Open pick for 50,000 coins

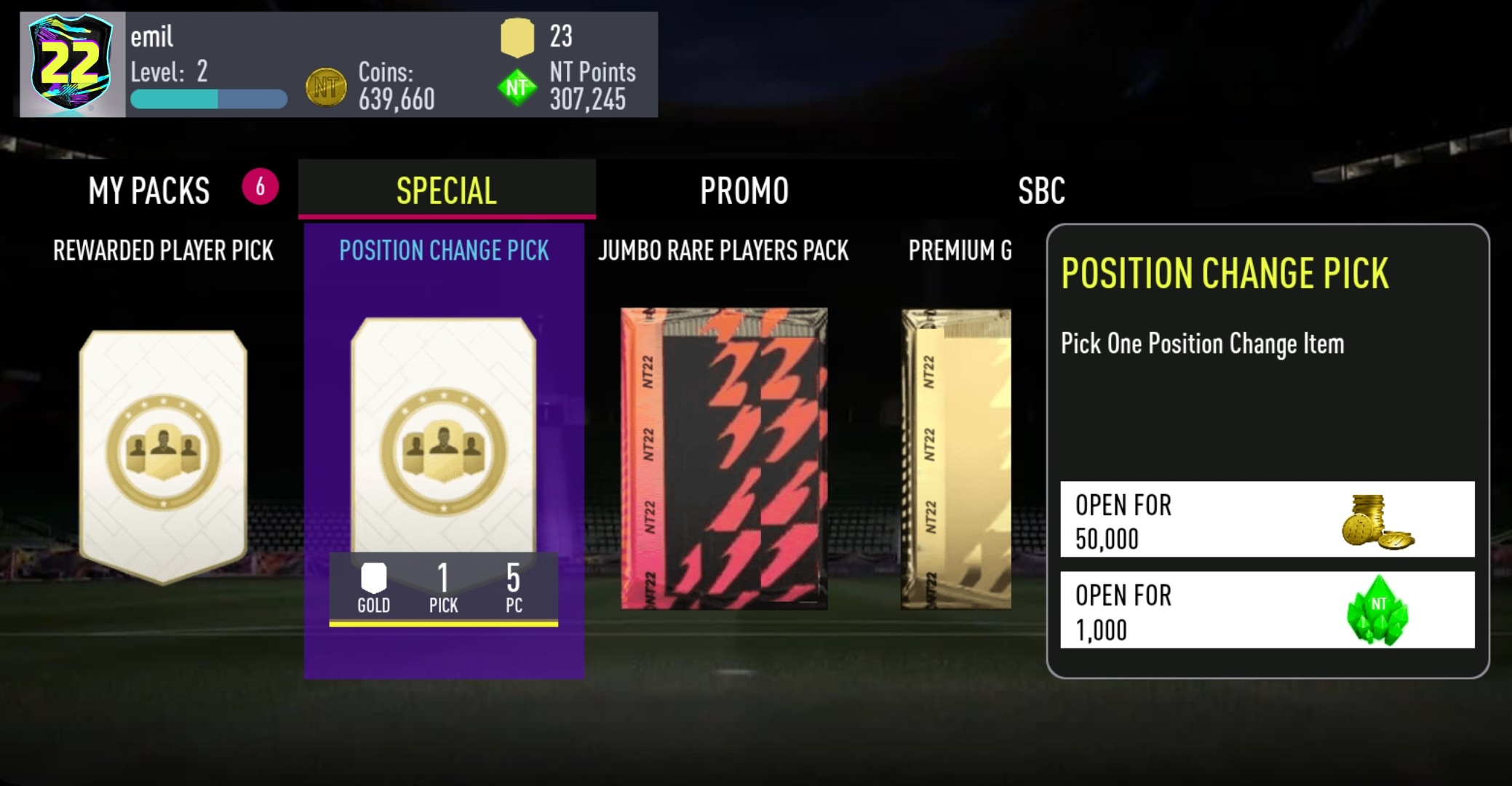click(x=1267, y=520)
